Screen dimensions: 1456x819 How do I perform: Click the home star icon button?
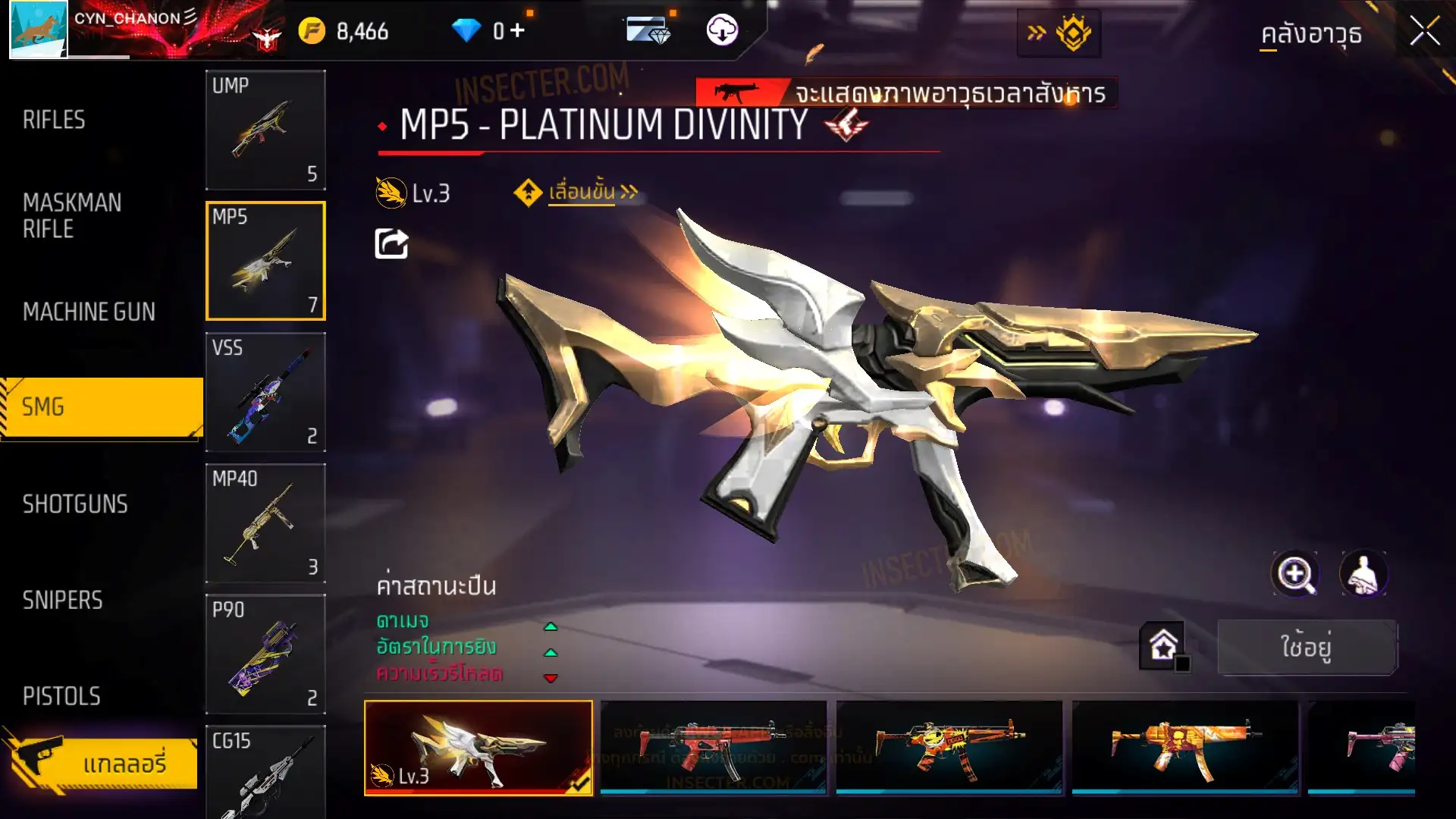[1163, 646]
